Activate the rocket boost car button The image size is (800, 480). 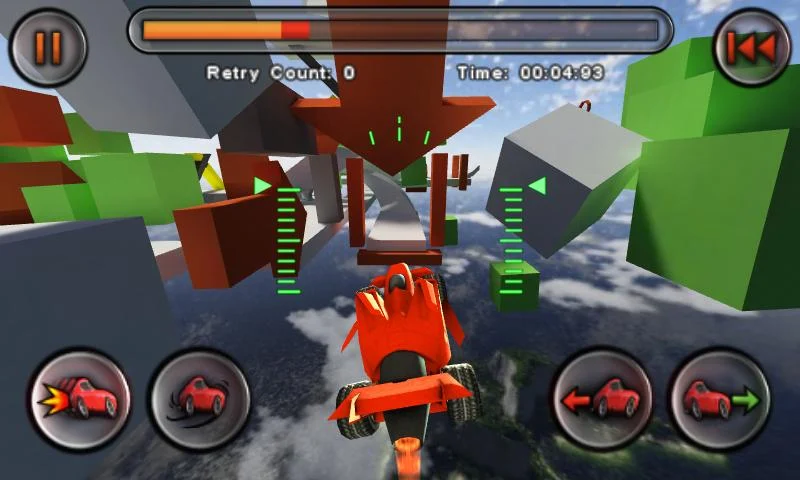pos(79,399)
